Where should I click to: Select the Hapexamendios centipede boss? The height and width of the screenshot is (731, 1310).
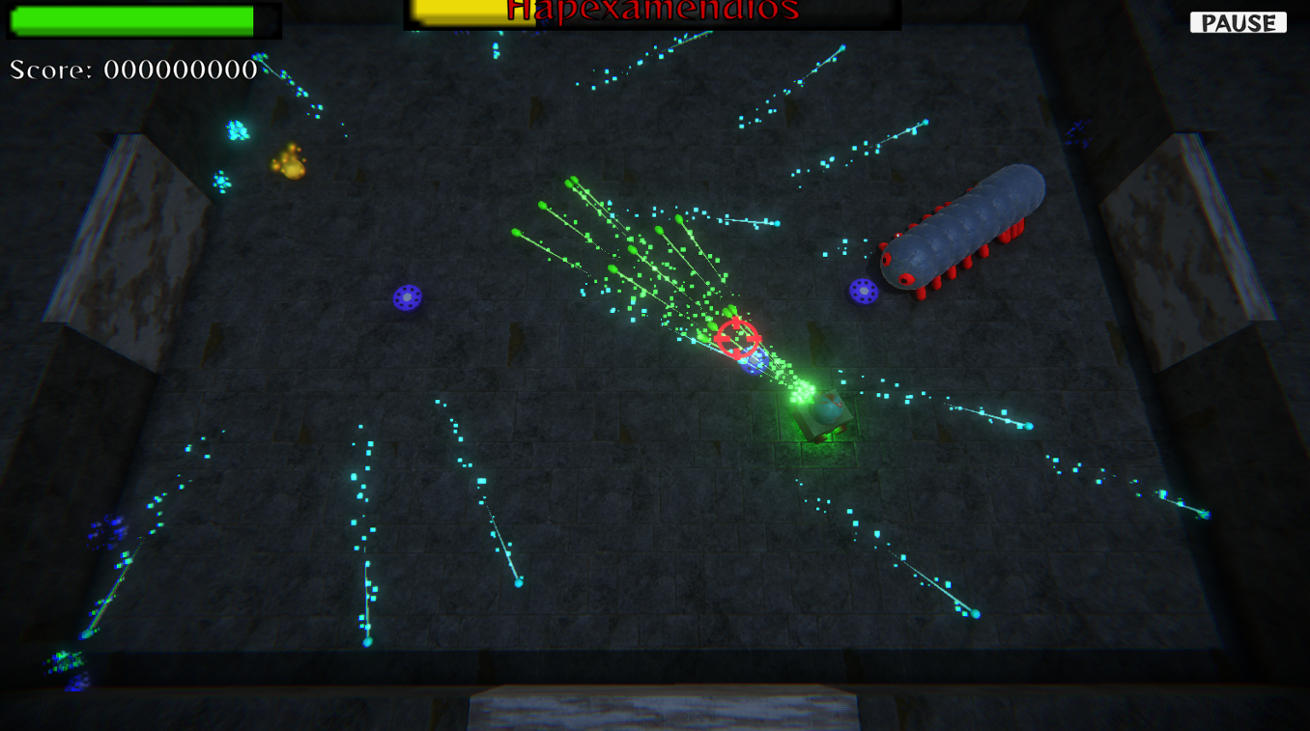coord(960,230)
